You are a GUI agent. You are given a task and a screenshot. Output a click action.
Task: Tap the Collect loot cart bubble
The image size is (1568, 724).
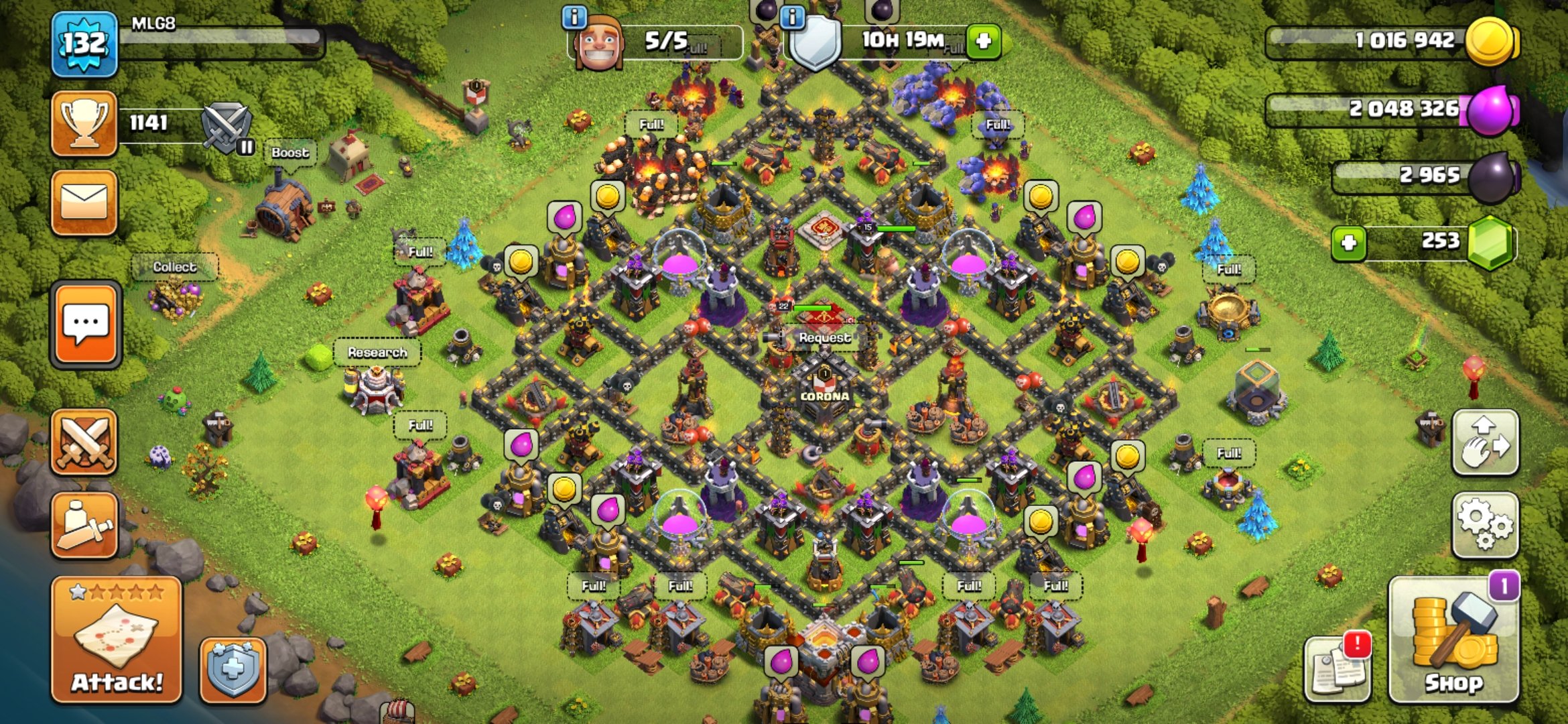click(174, 267)
